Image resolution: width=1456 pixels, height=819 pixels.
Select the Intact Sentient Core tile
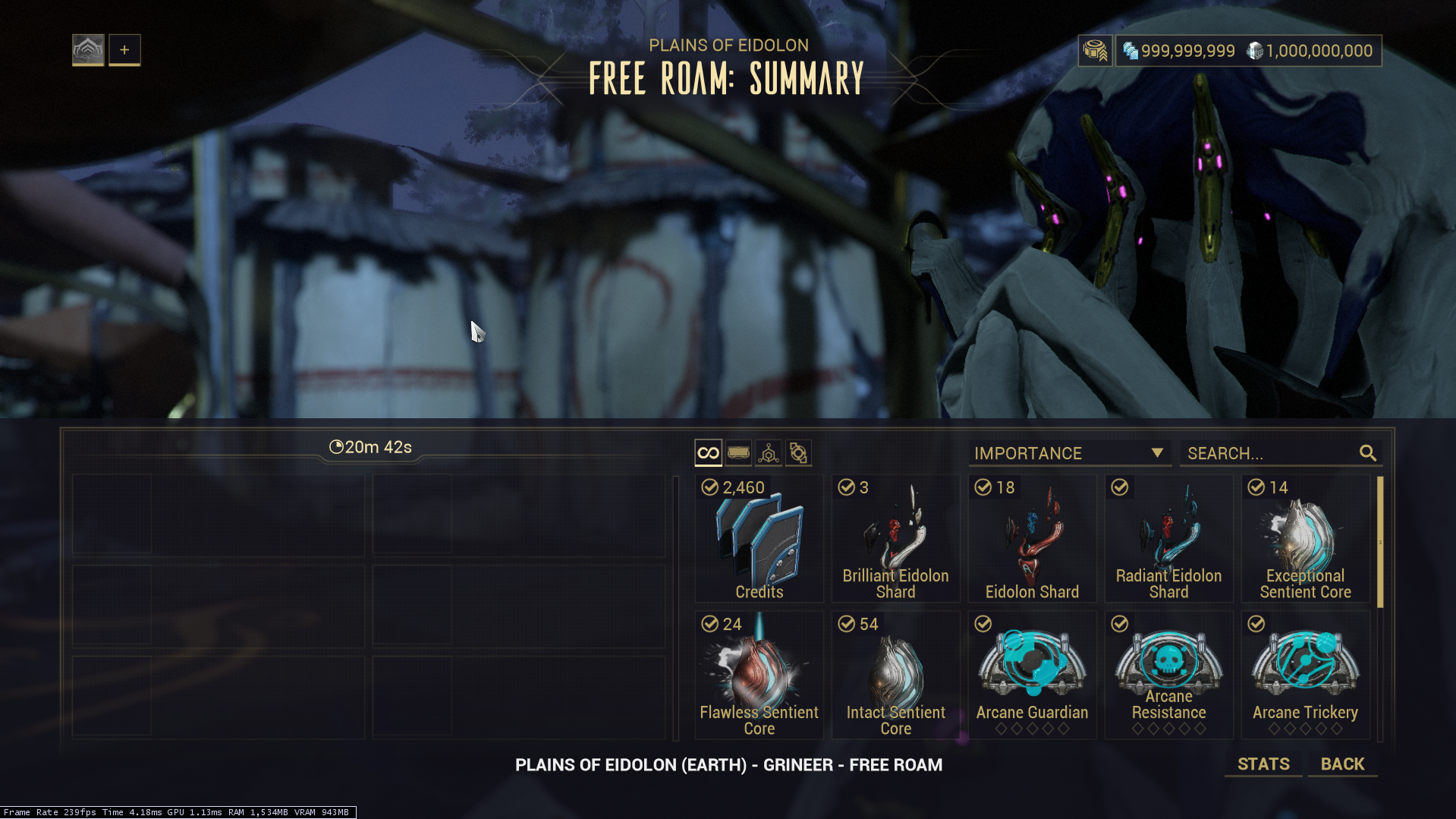point(895,676)
